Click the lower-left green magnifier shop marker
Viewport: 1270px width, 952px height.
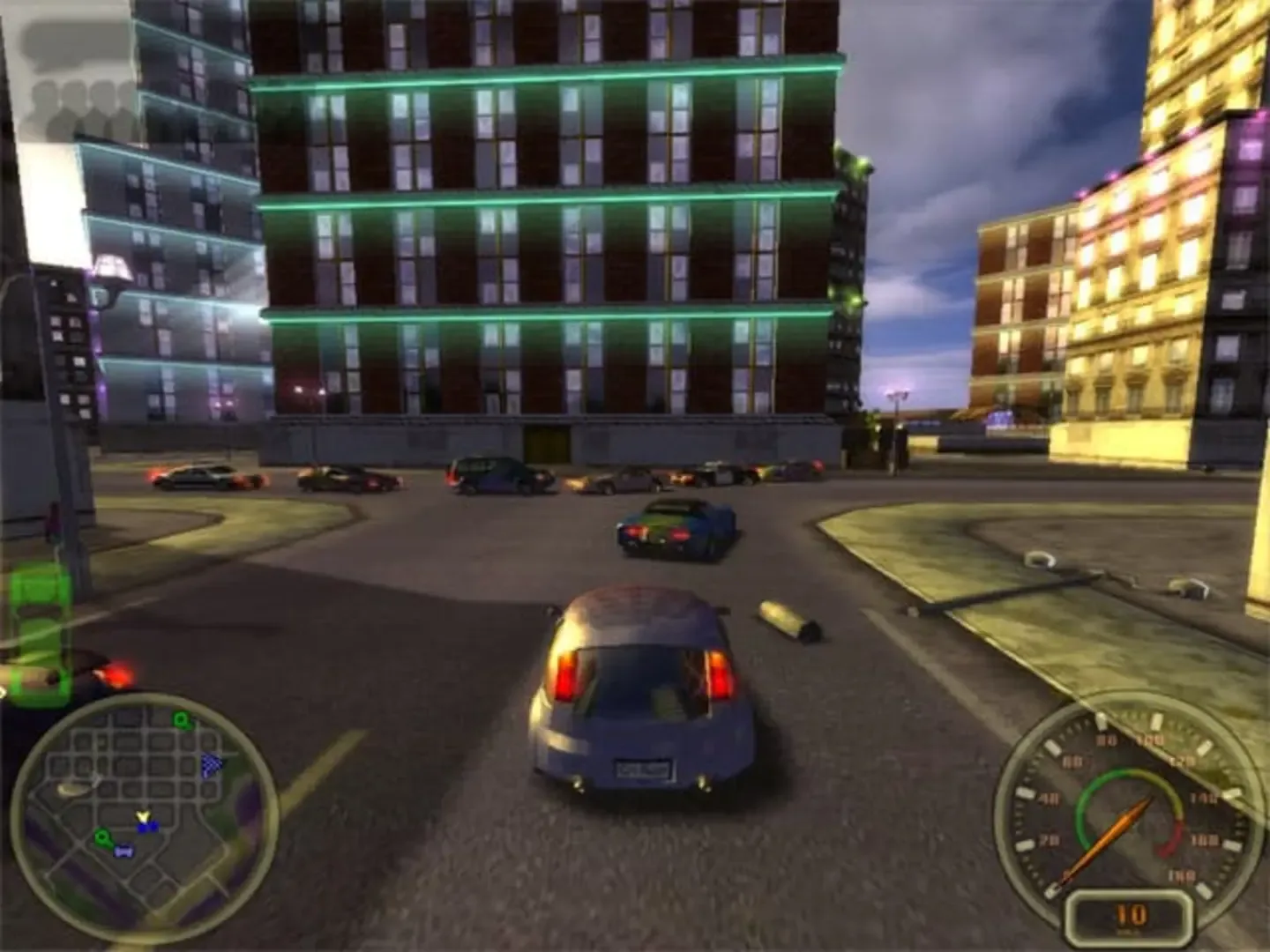102,837
